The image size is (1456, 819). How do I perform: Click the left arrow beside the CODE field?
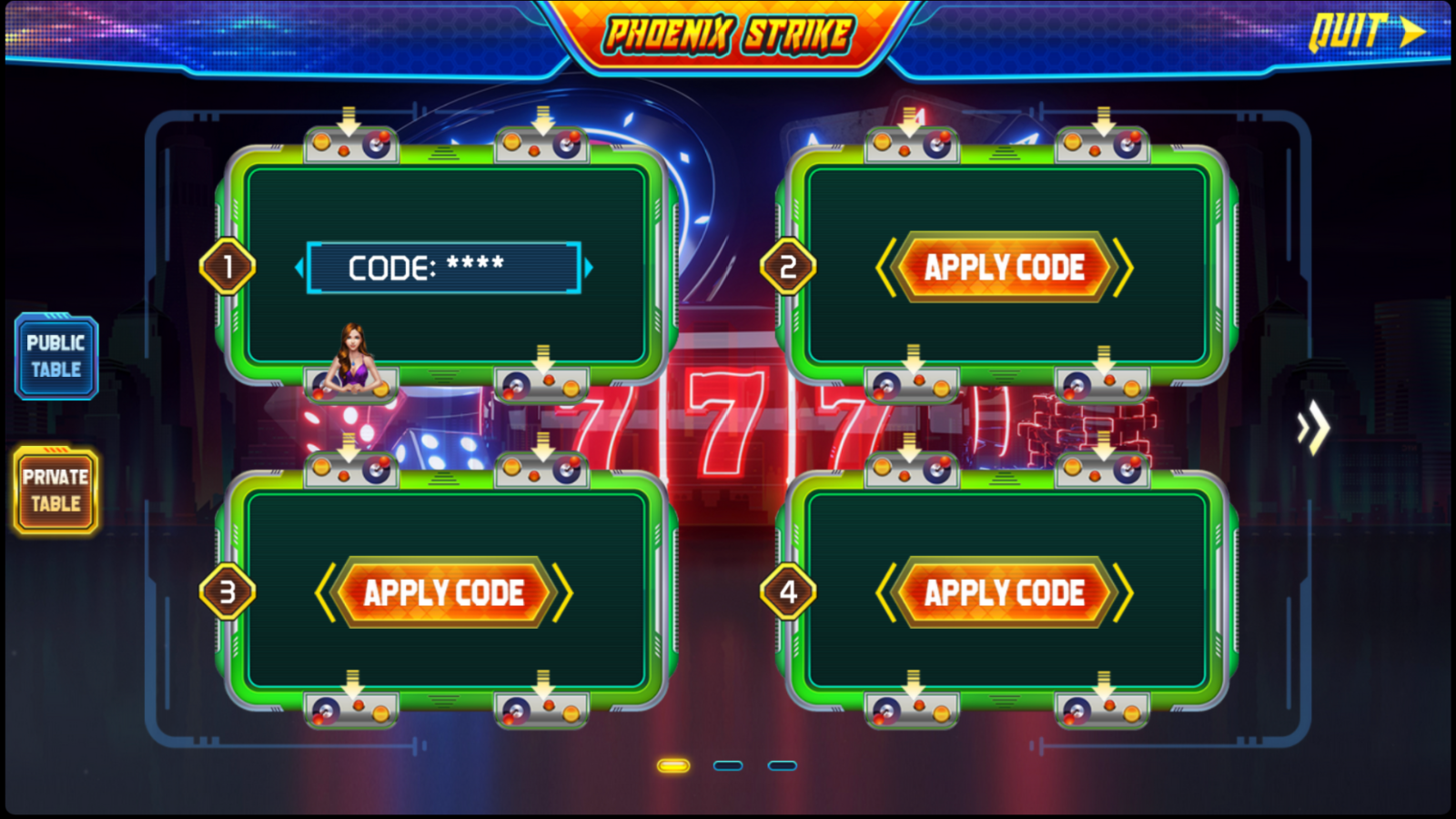(x=302, y=267)
